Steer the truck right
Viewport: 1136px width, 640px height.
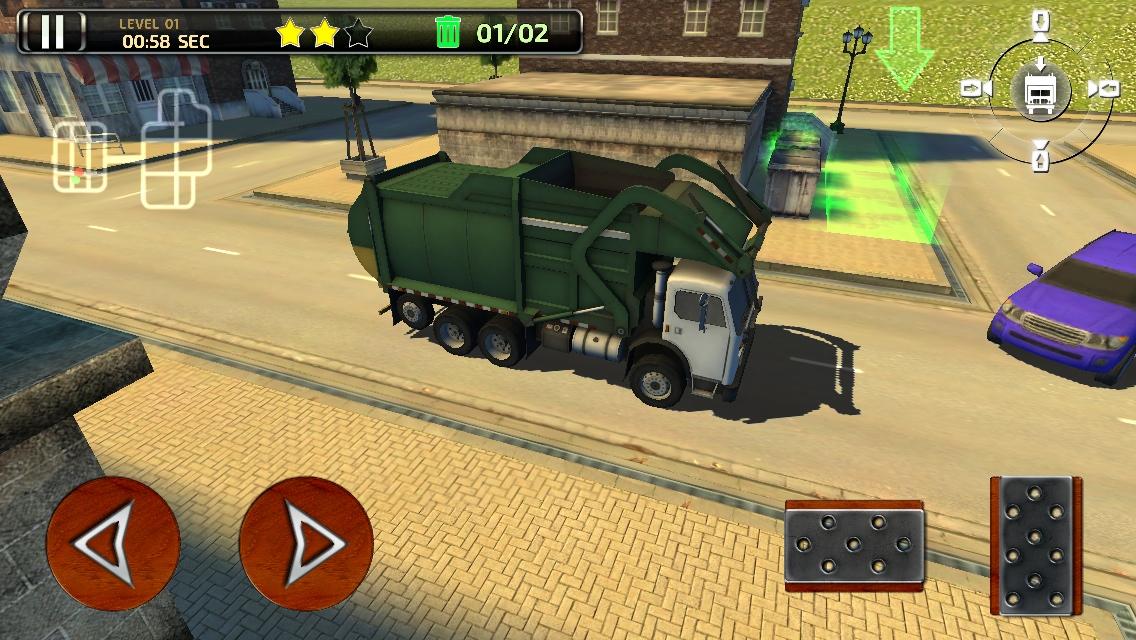(x=306, y=544)
